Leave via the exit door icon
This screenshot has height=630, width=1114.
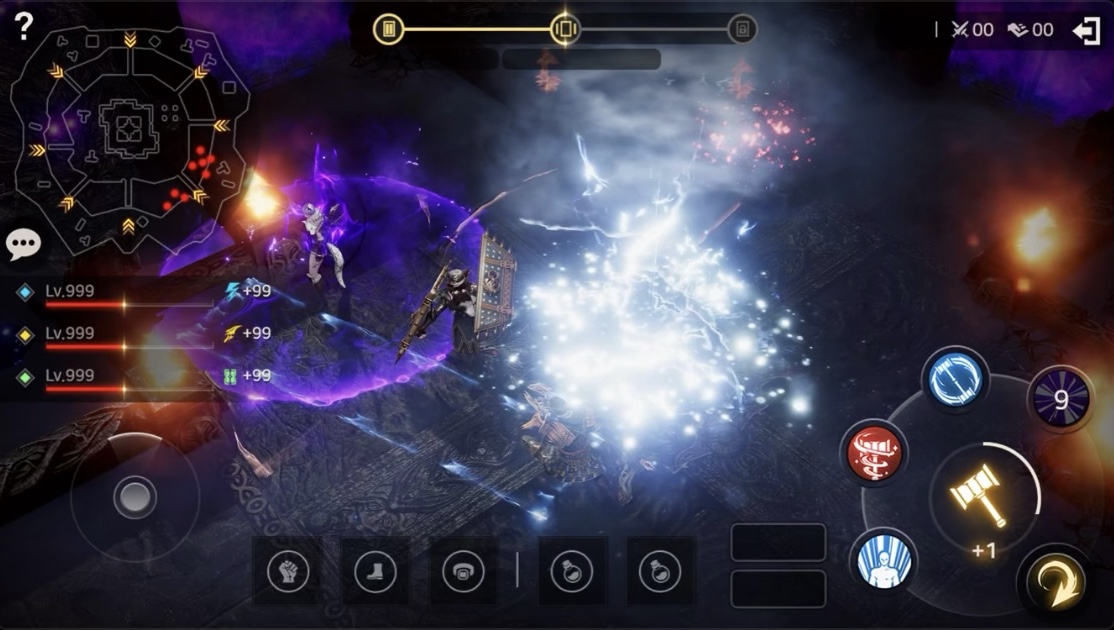coord(1087,30)
